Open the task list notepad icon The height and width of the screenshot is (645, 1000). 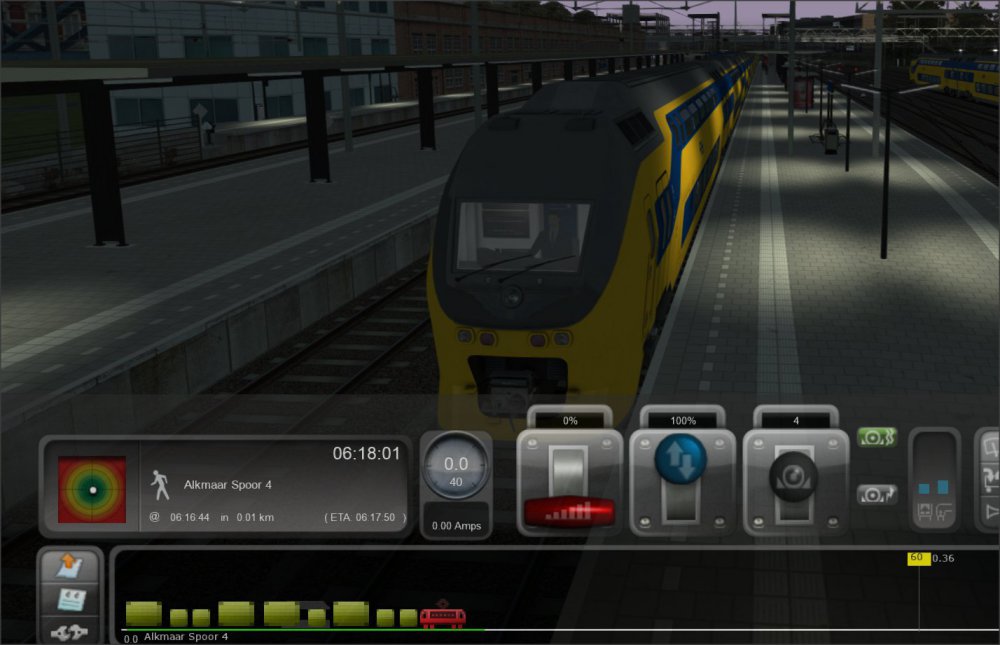[x=70, y=598]
